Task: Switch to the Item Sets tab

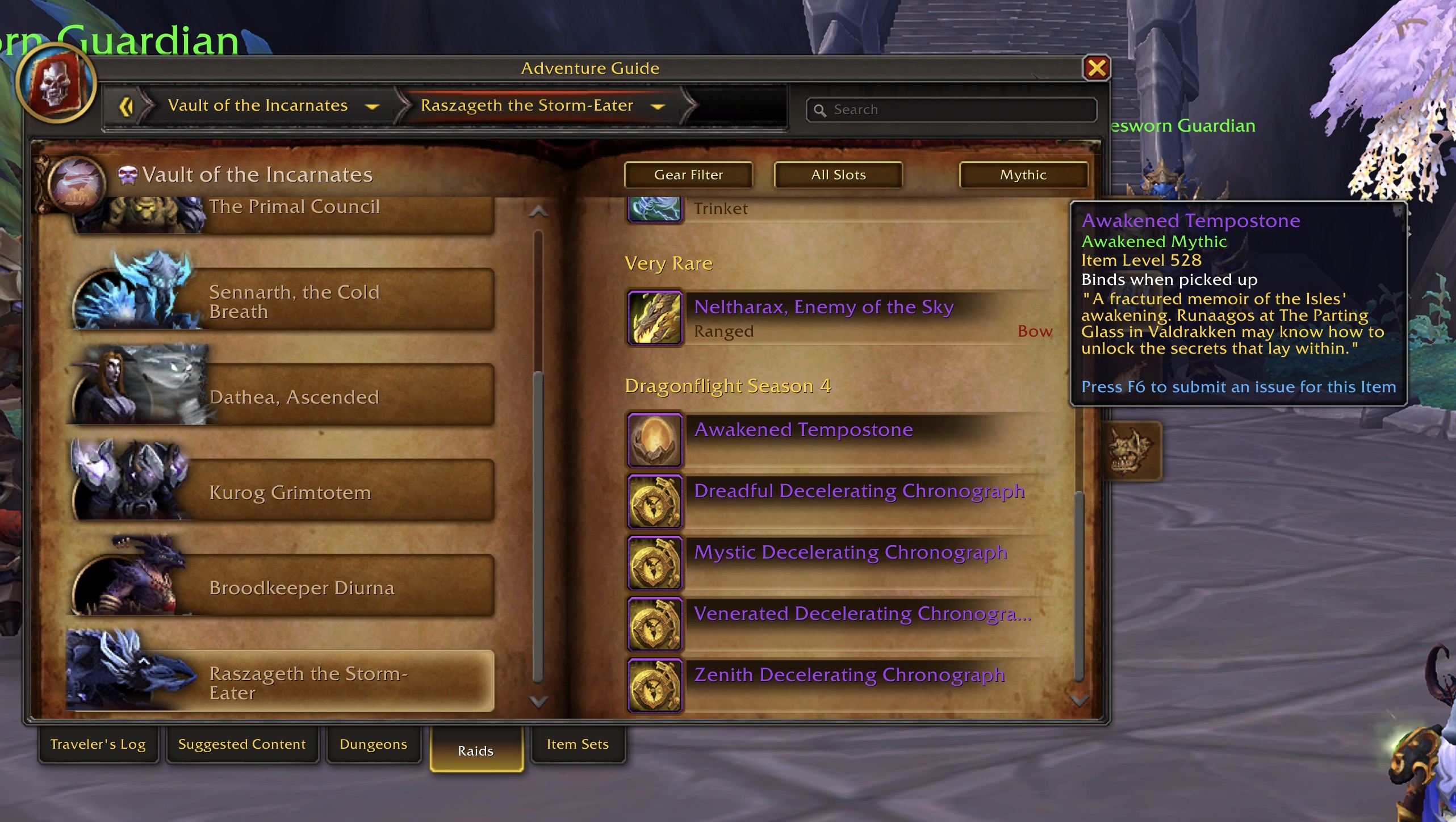Action: click(577, 744)
